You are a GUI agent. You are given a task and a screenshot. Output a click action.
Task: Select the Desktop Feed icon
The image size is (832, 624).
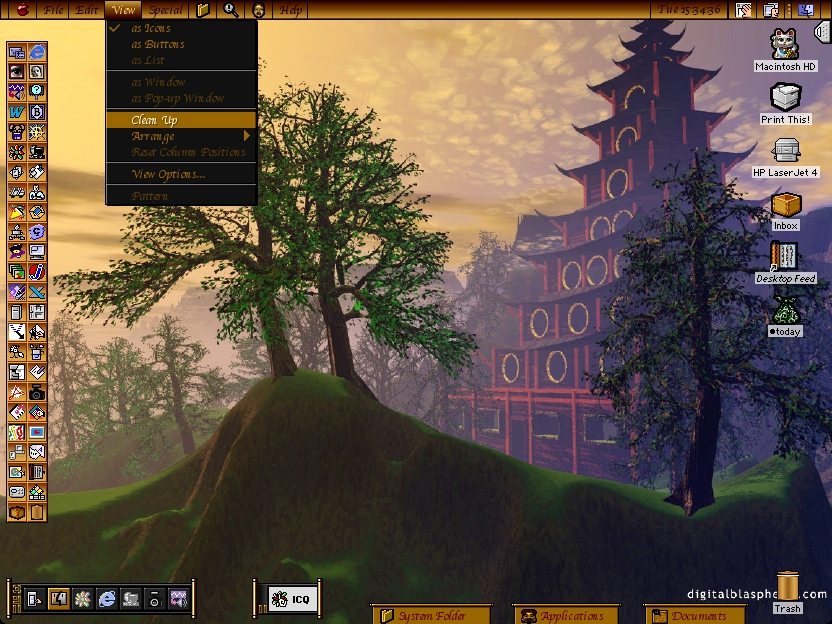click(785, 257)
